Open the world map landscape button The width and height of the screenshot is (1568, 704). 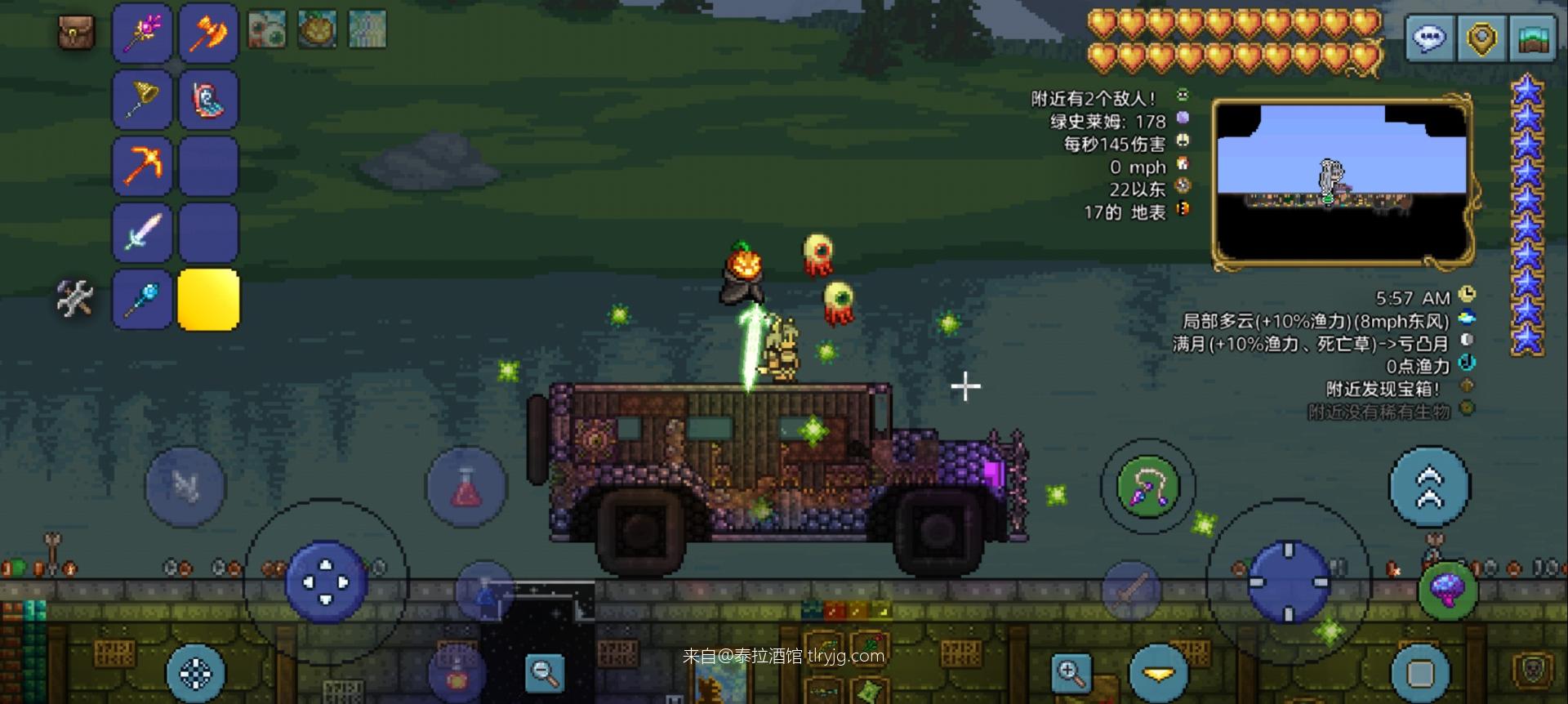point(1533,38)
